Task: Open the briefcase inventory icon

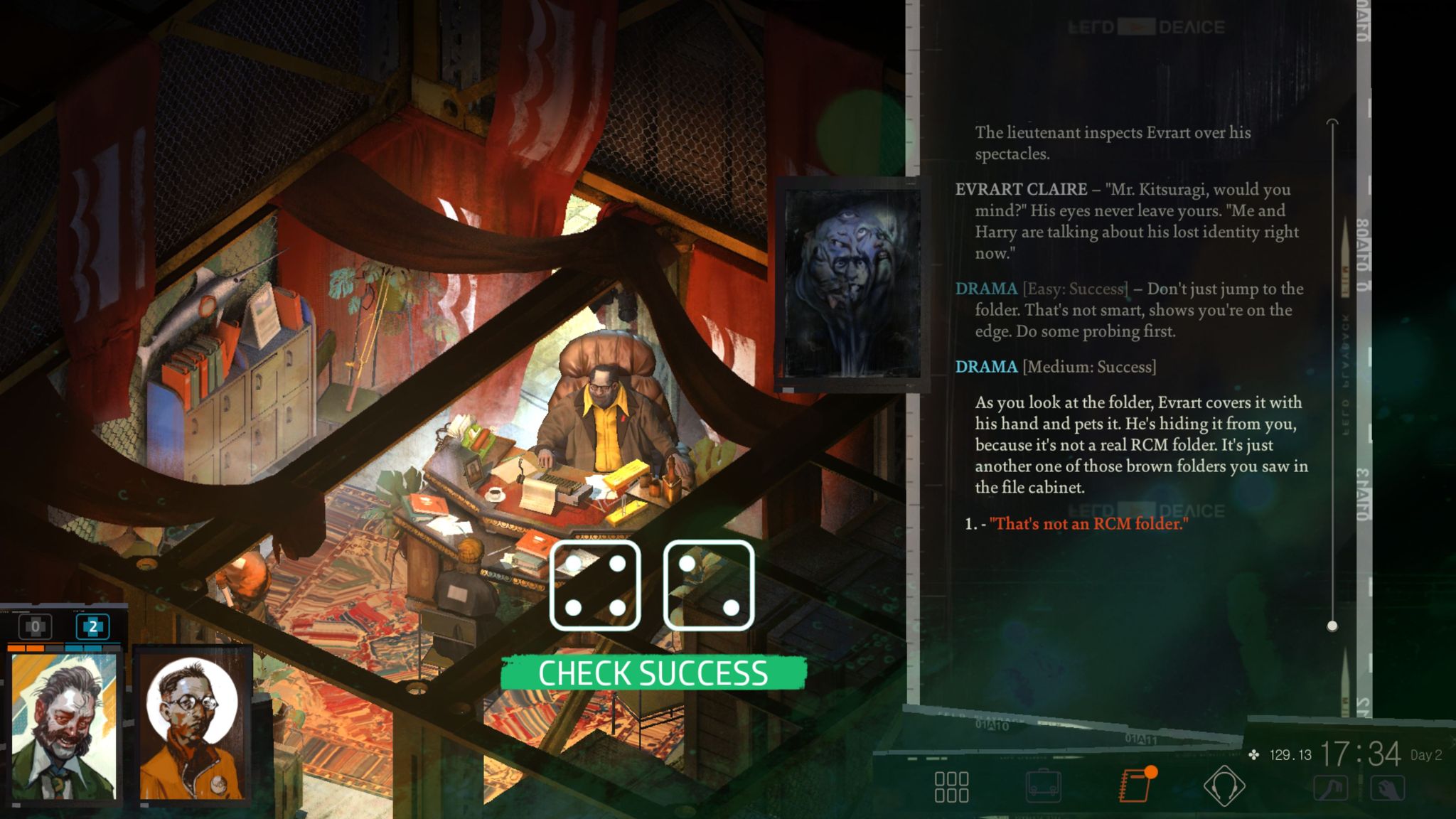Action: pos(1043,787)
